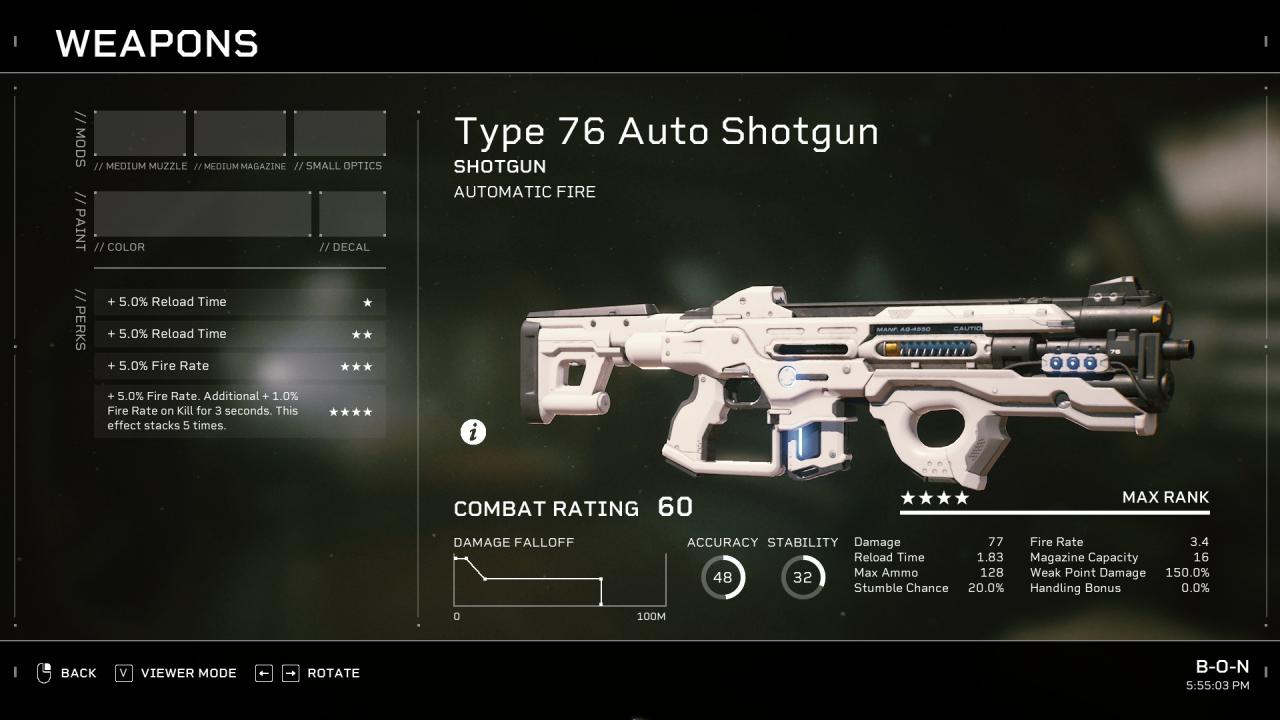This screenshot has height=720, width=1280.
Task: Select the four-star Fire Rate on Kill perk
Action: [240, 411]
